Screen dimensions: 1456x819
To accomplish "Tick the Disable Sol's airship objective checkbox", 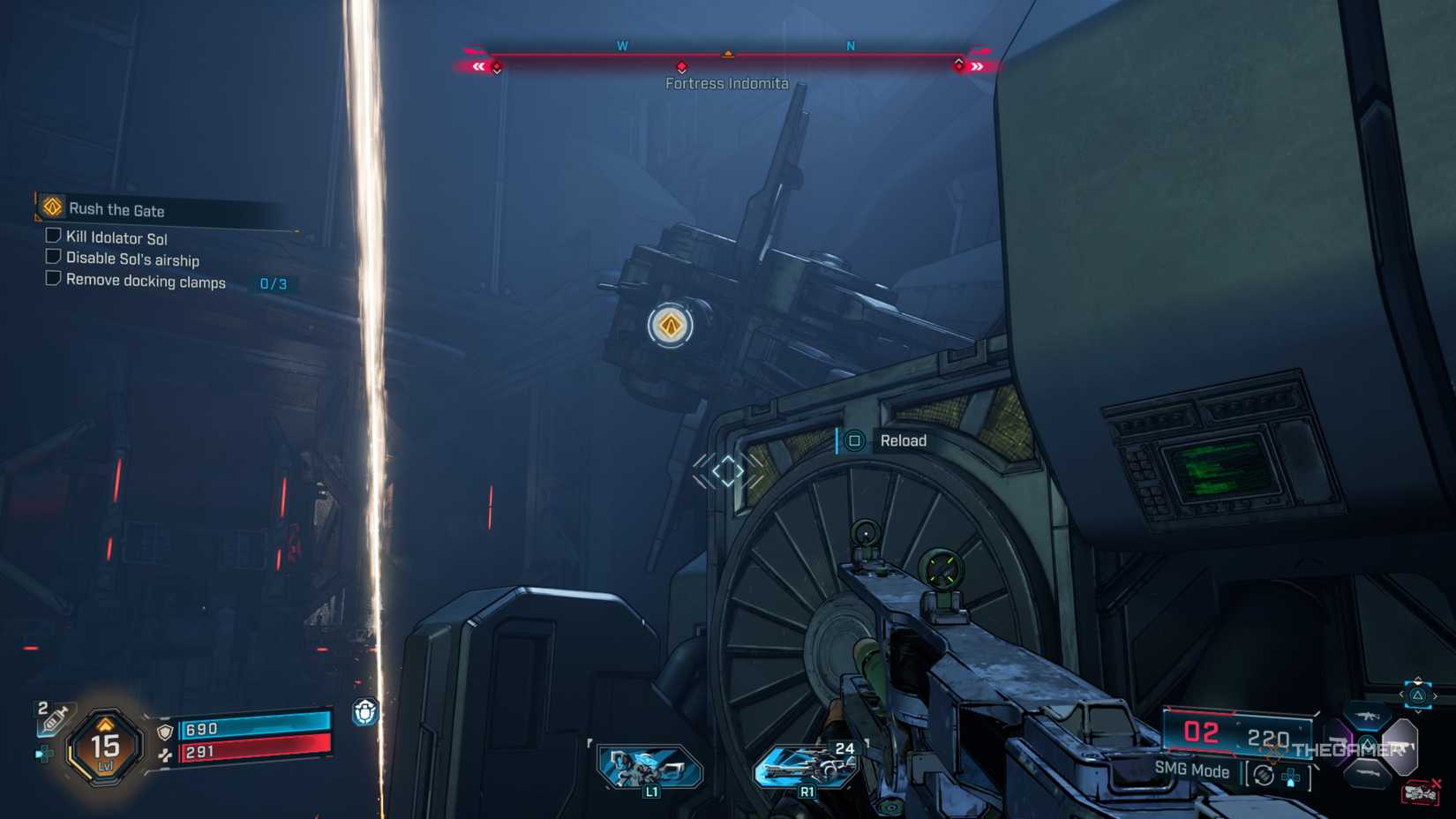I will 53,257.
